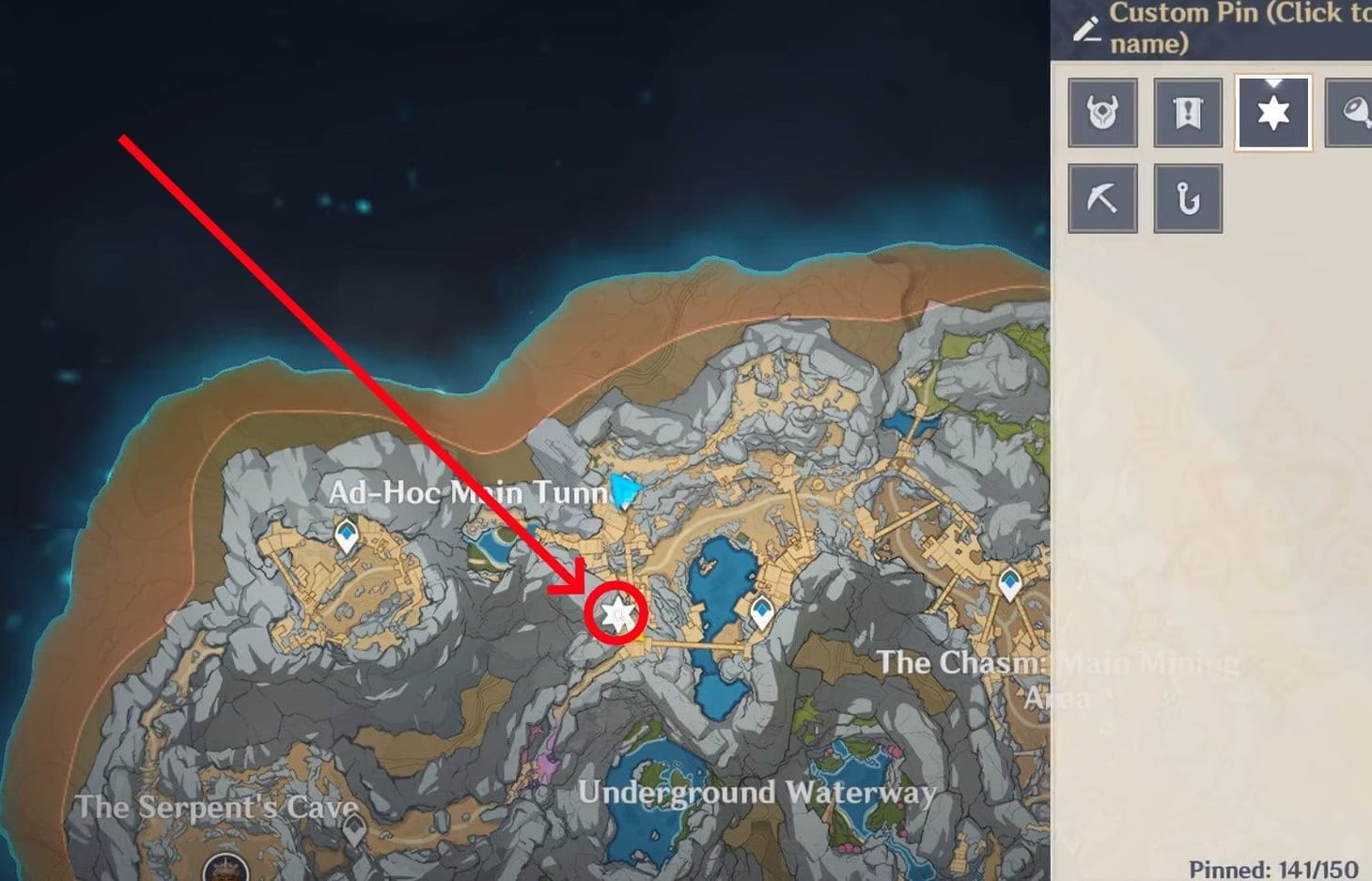Select the boss monster pin icon

click(1102, 113)
